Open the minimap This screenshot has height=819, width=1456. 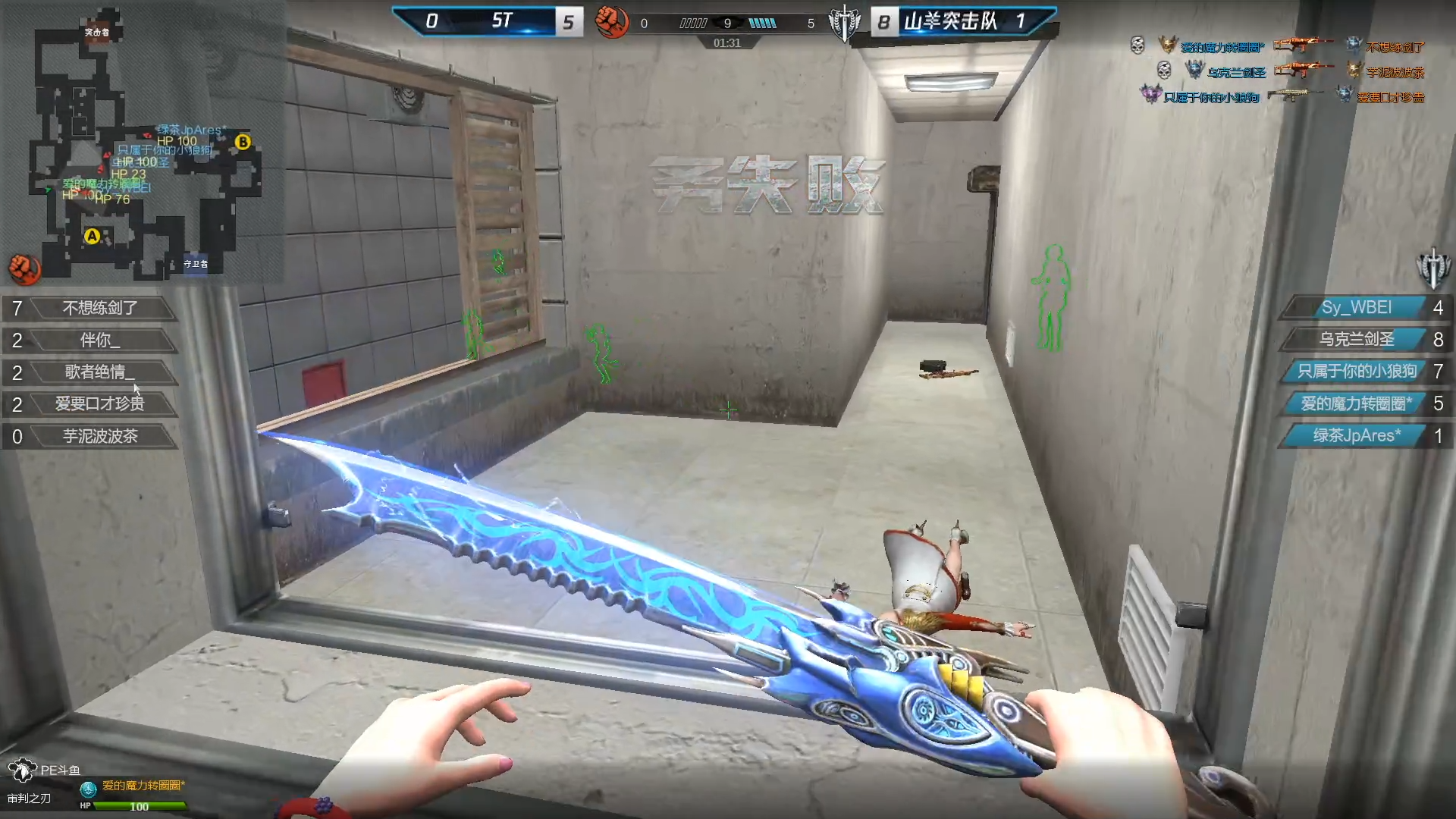144,144
